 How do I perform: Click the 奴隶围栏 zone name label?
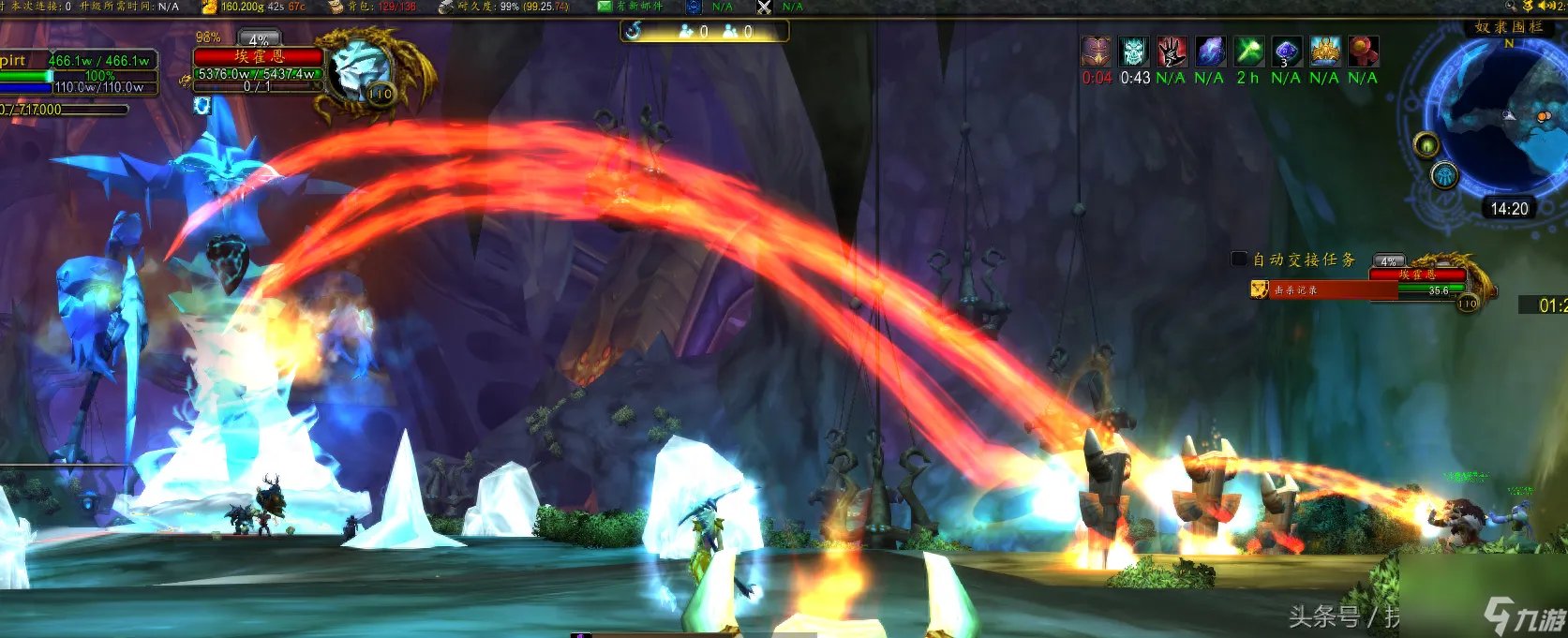(x=1508, y=27)
